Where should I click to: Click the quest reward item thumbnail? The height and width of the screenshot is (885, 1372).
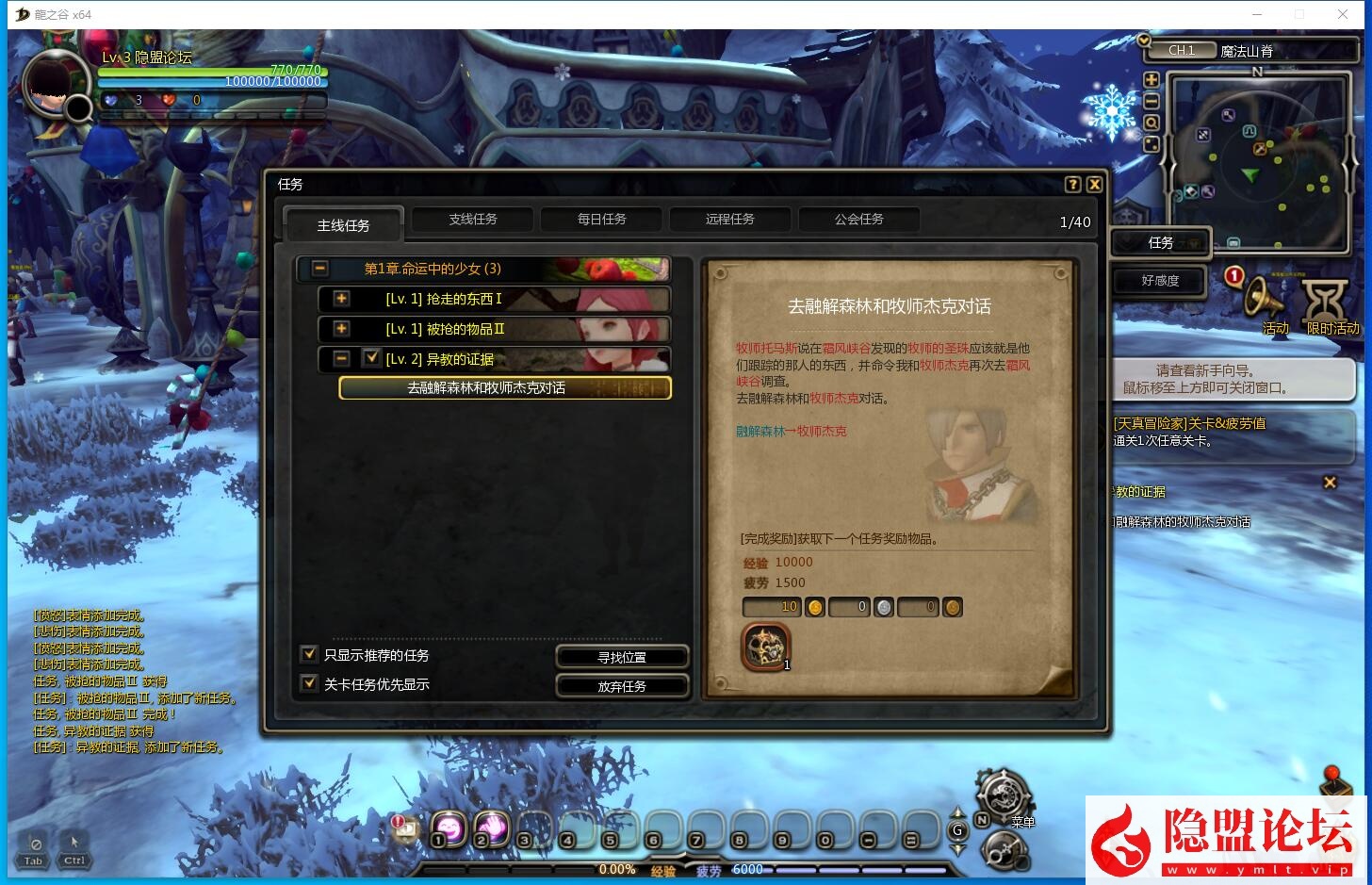pos(765,645)
